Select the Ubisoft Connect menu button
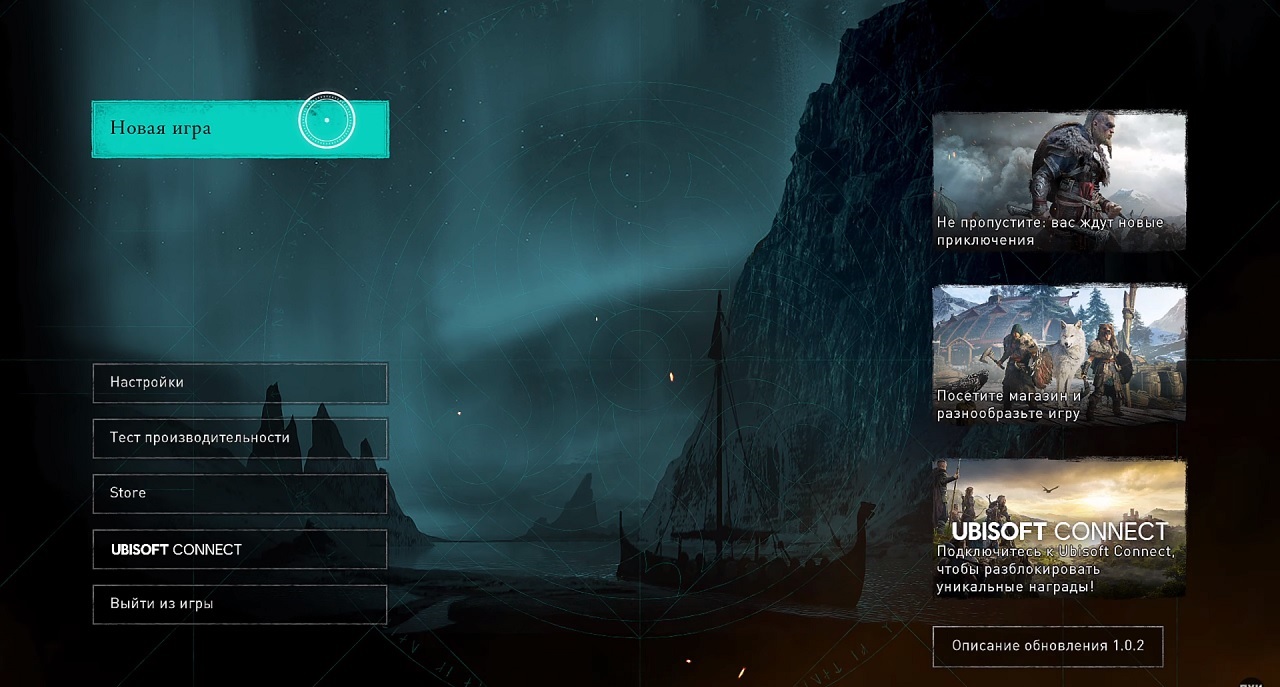 click(x=240, y=549)
